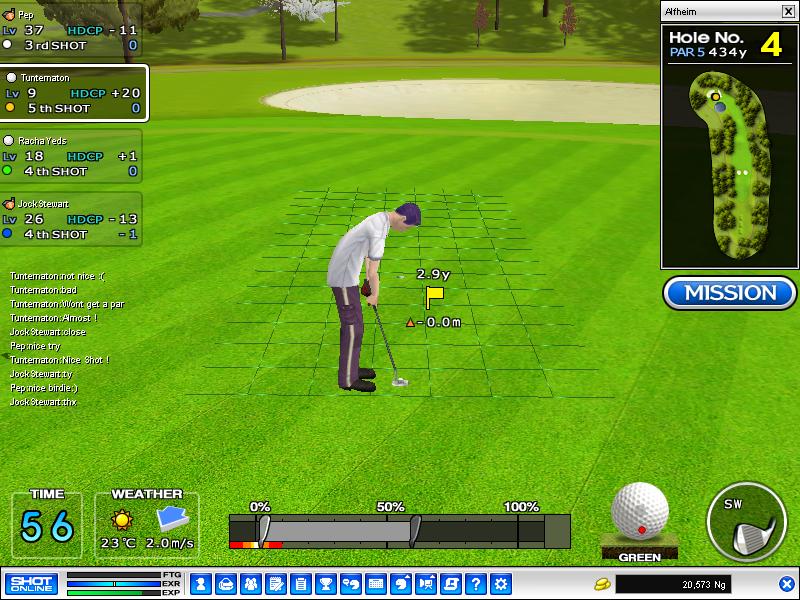
Task: Click the Shot Online logo button
Action: (31, 583)
